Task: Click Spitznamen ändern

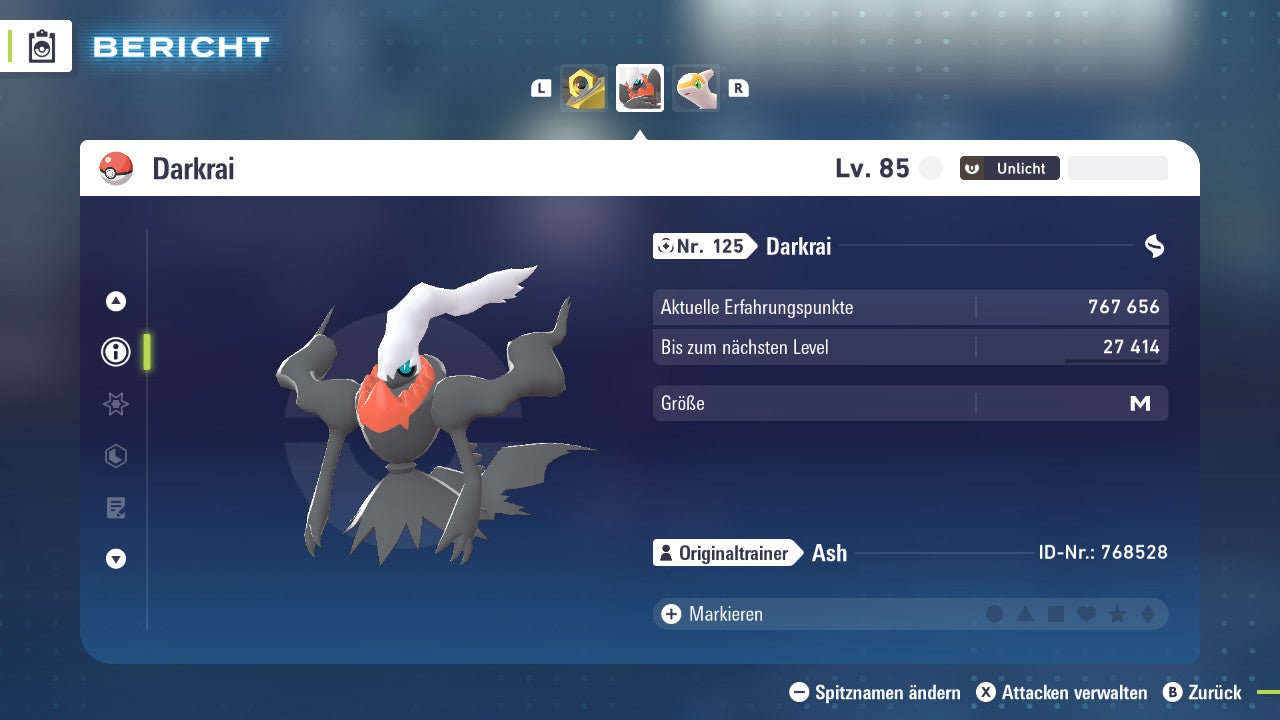Action: coord(875,692)
